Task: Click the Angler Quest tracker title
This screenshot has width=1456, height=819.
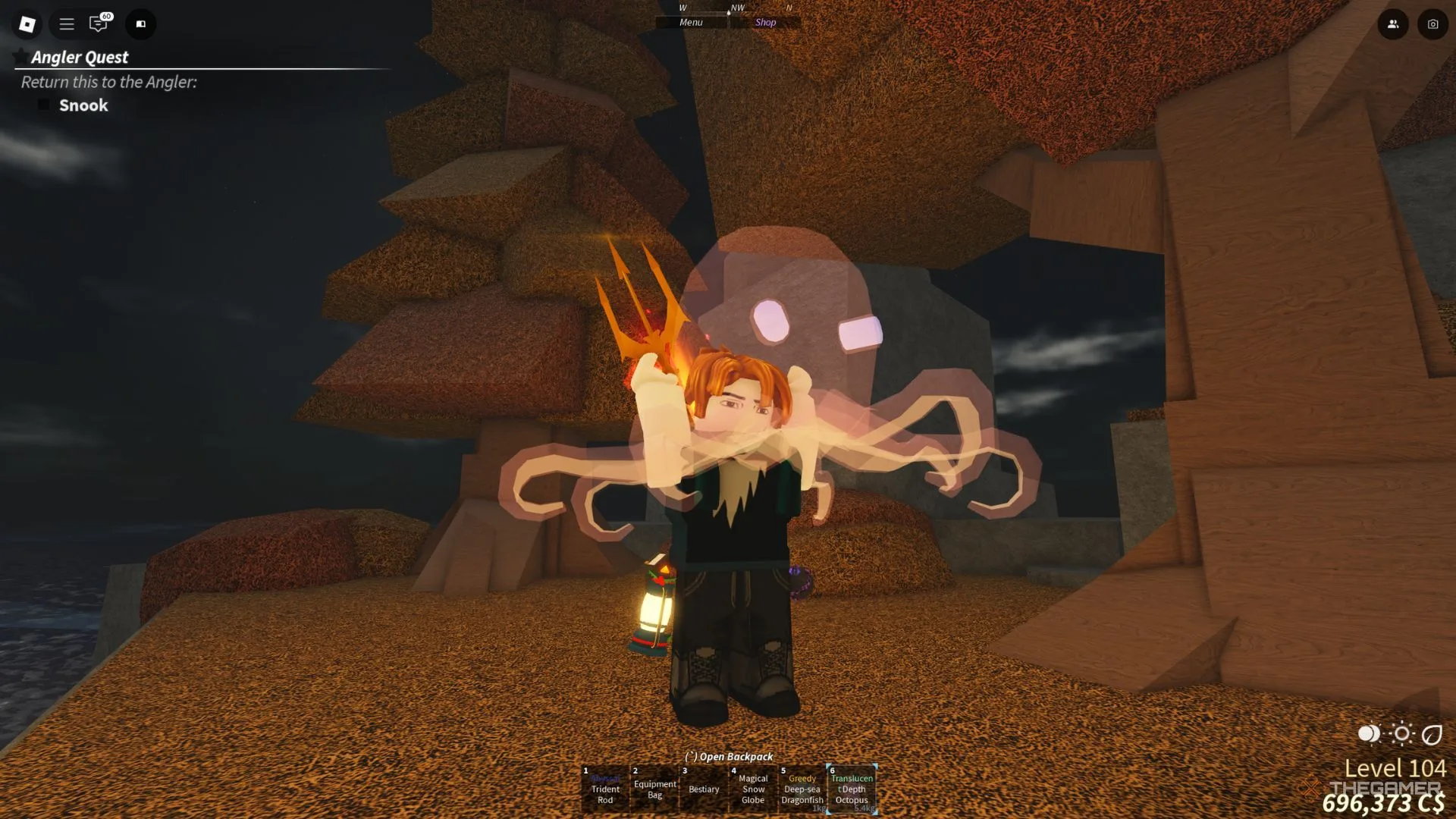Action: pos(80,58)
